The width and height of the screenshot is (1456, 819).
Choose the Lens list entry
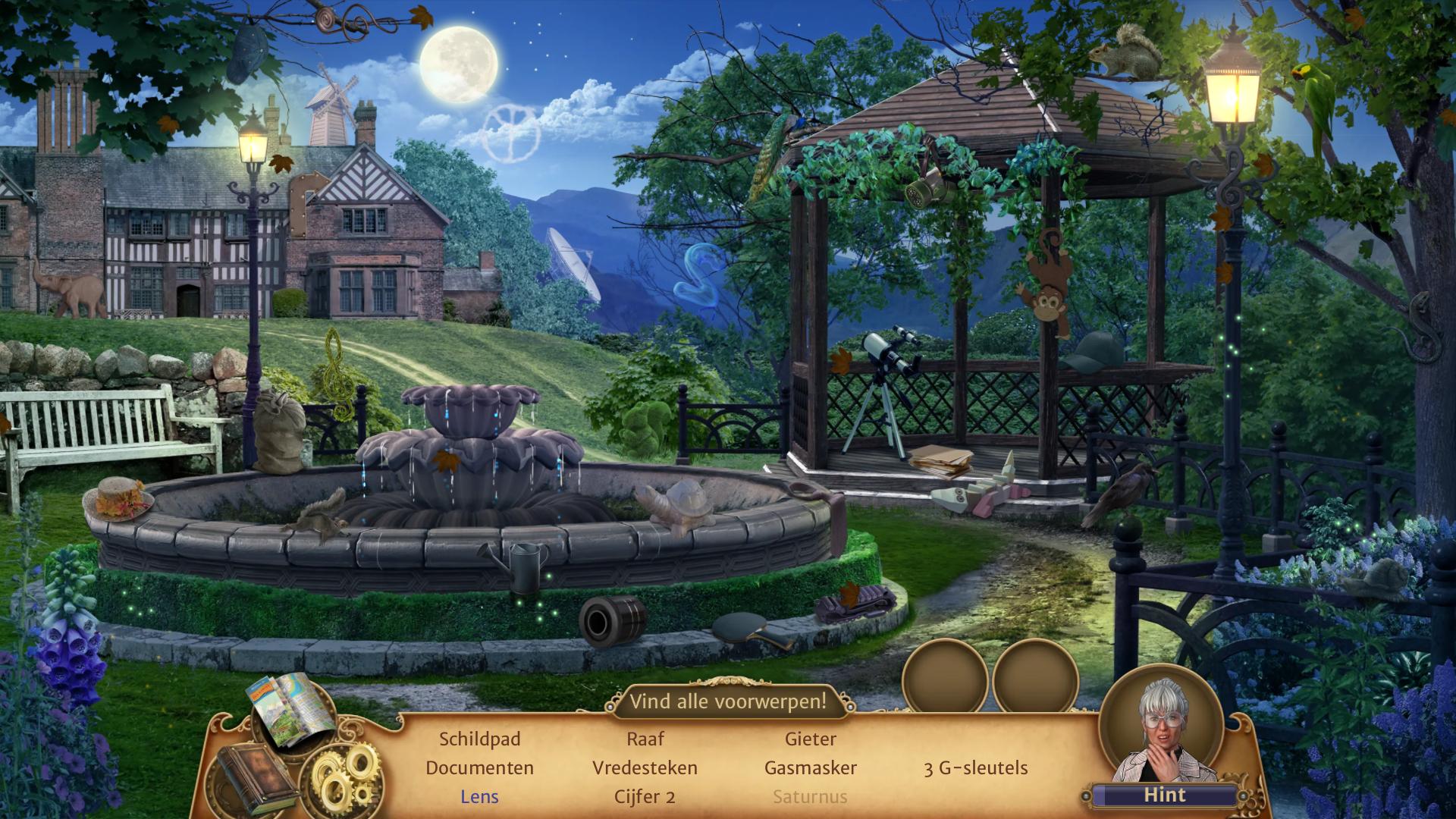pos(479,796)
